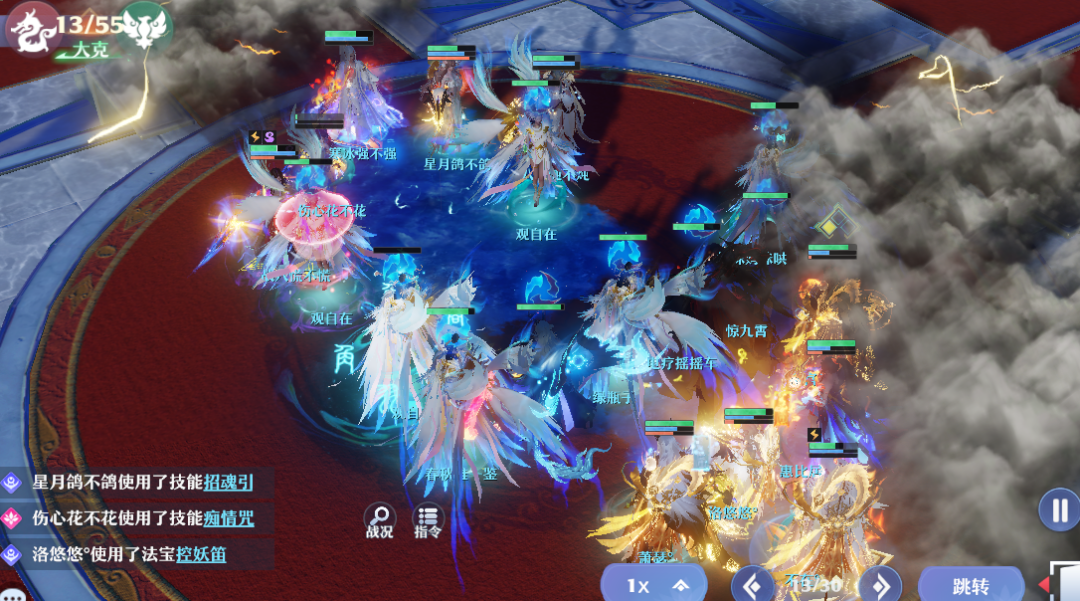The image size is (1080, 601).
Task: Click the 跳转 jump button
Action: [970, 585]
